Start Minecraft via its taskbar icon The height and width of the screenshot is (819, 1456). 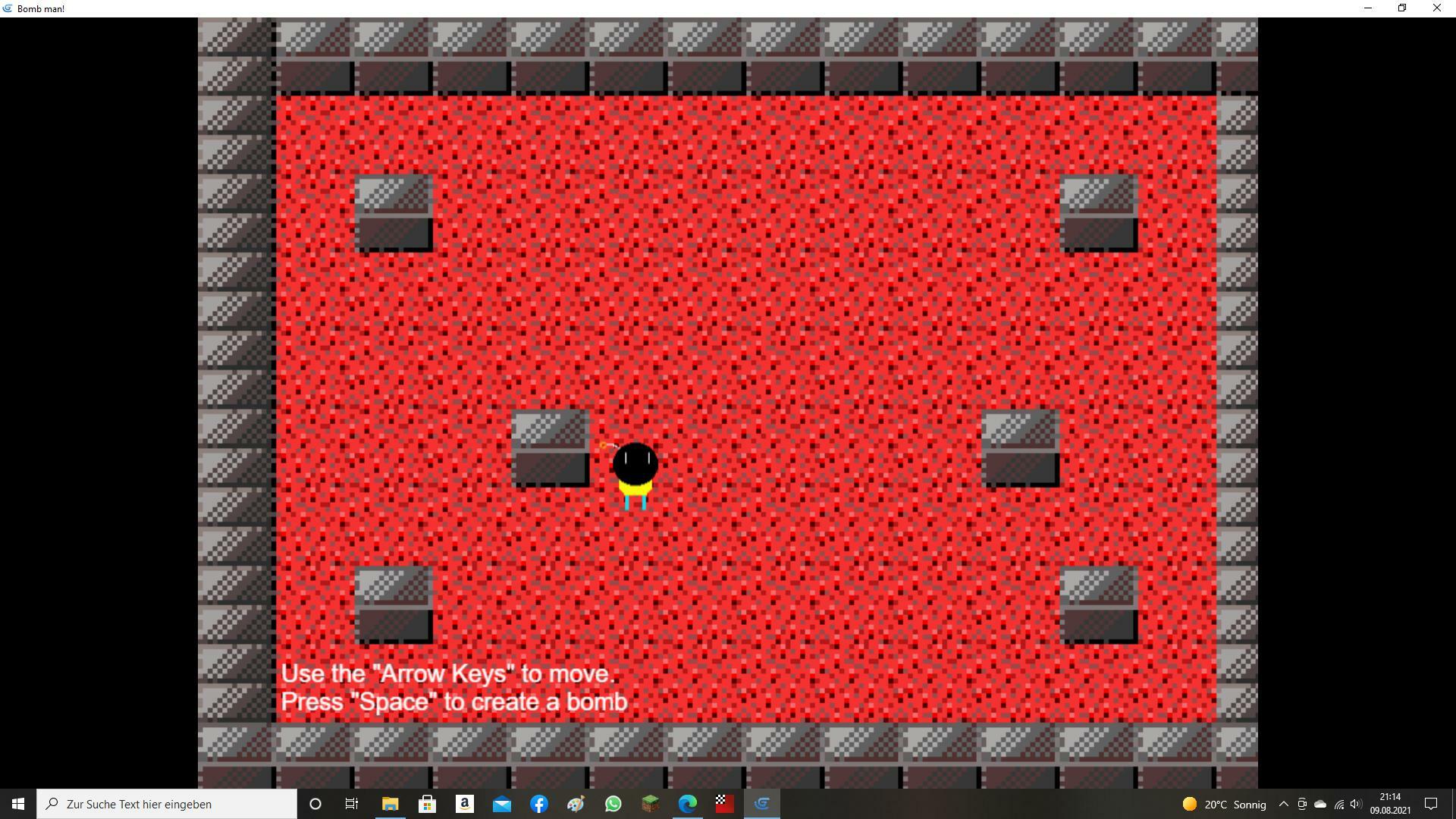(650, 804)
